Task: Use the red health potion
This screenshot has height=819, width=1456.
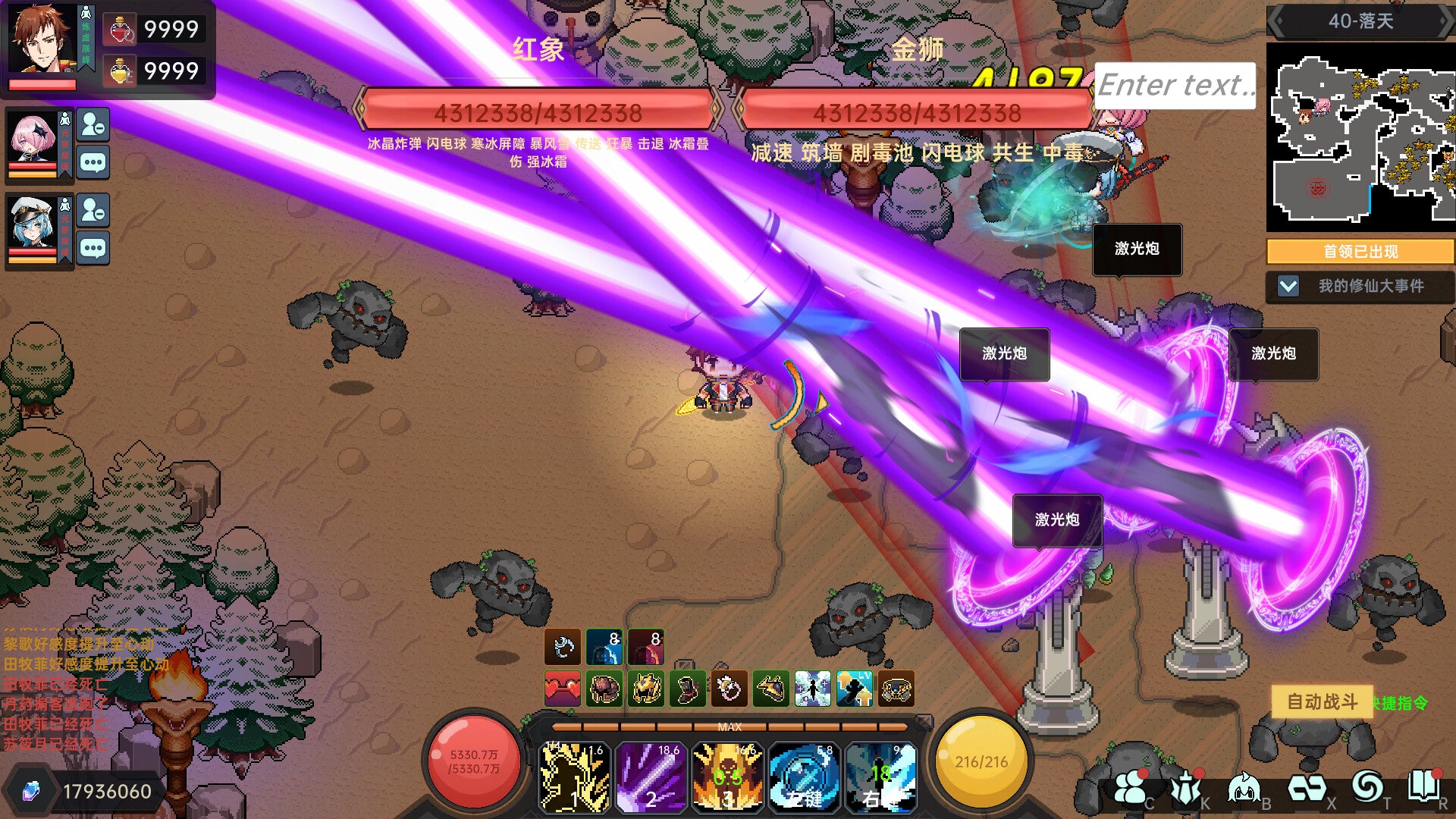Action: point(120,30)
